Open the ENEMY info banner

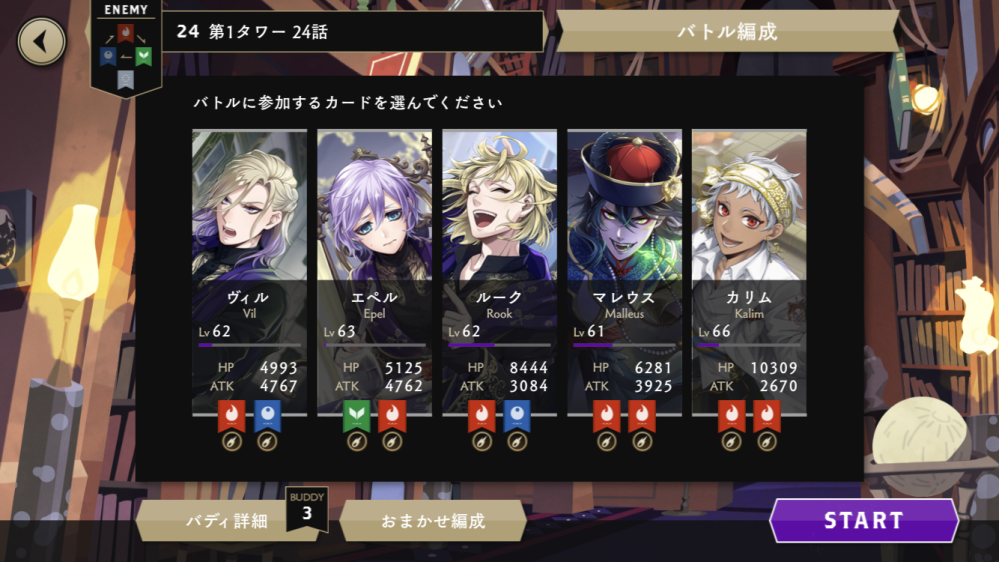(125, 45)
